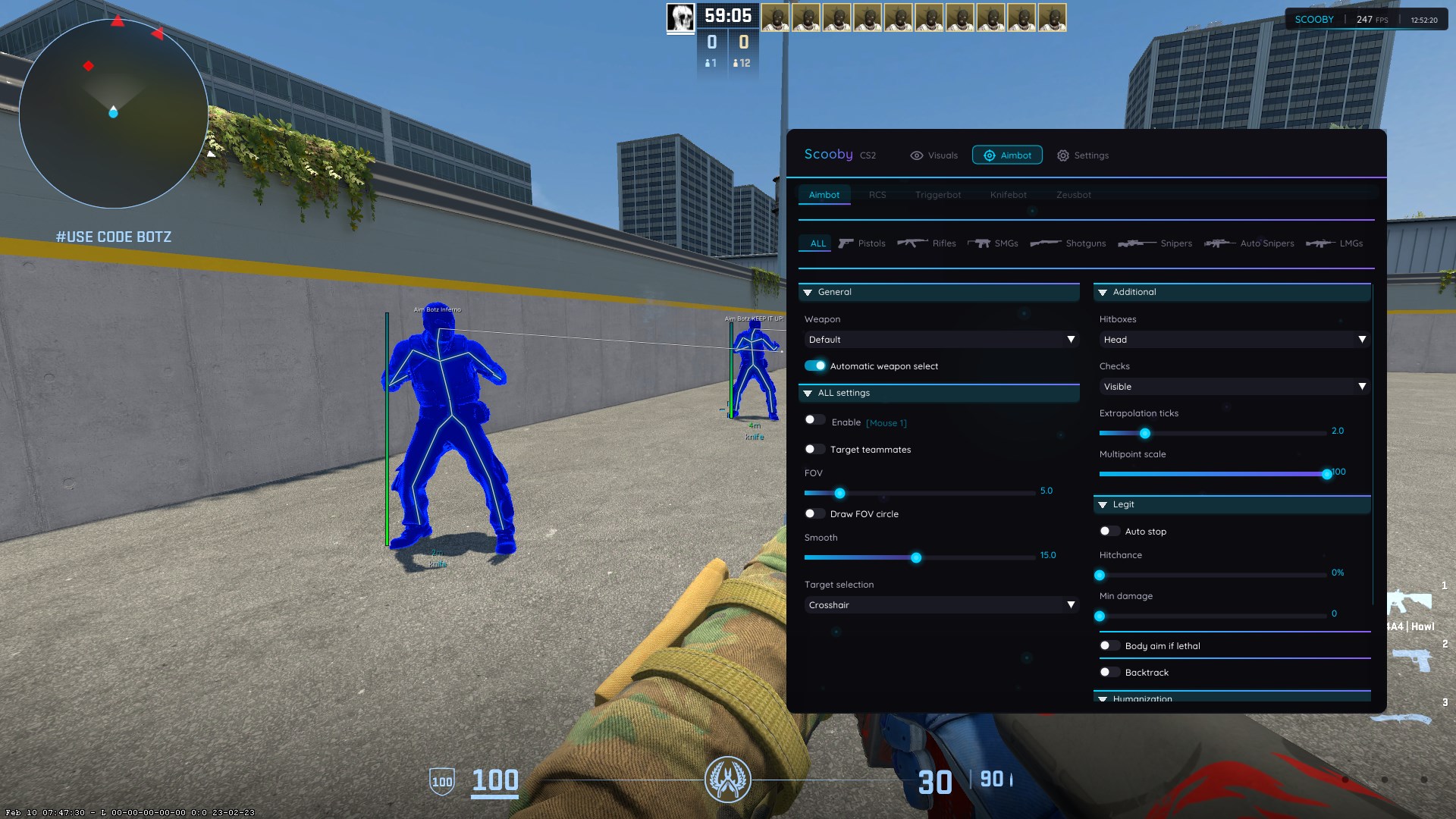Image resolution: width=1456 pixels, height=819 pixels.
Task: Open the Hitboxes dropdown set to Head
Action: [x=1233, y=340]
